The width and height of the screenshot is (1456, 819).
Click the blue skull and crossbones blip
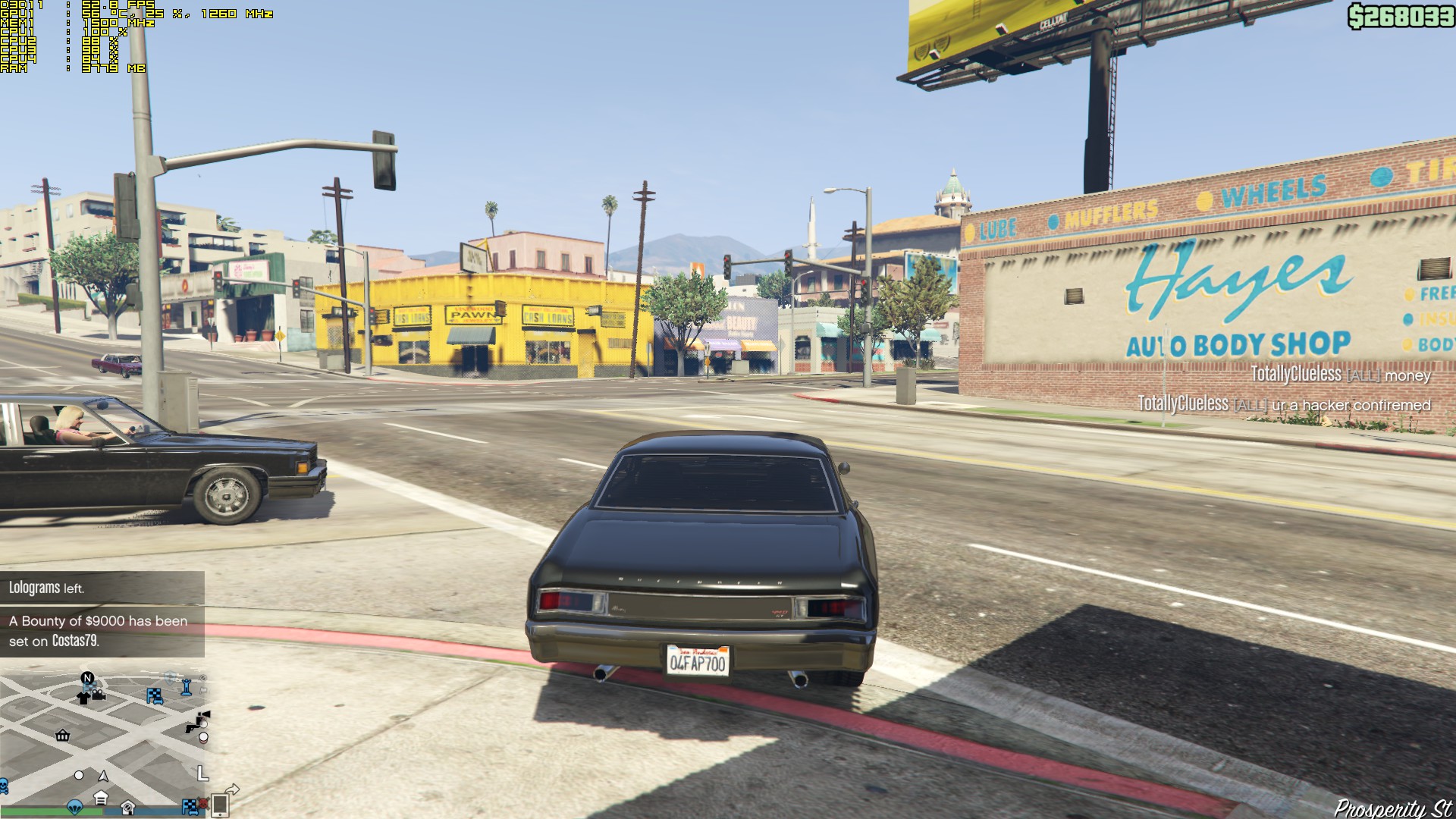[x=3, y=786]
